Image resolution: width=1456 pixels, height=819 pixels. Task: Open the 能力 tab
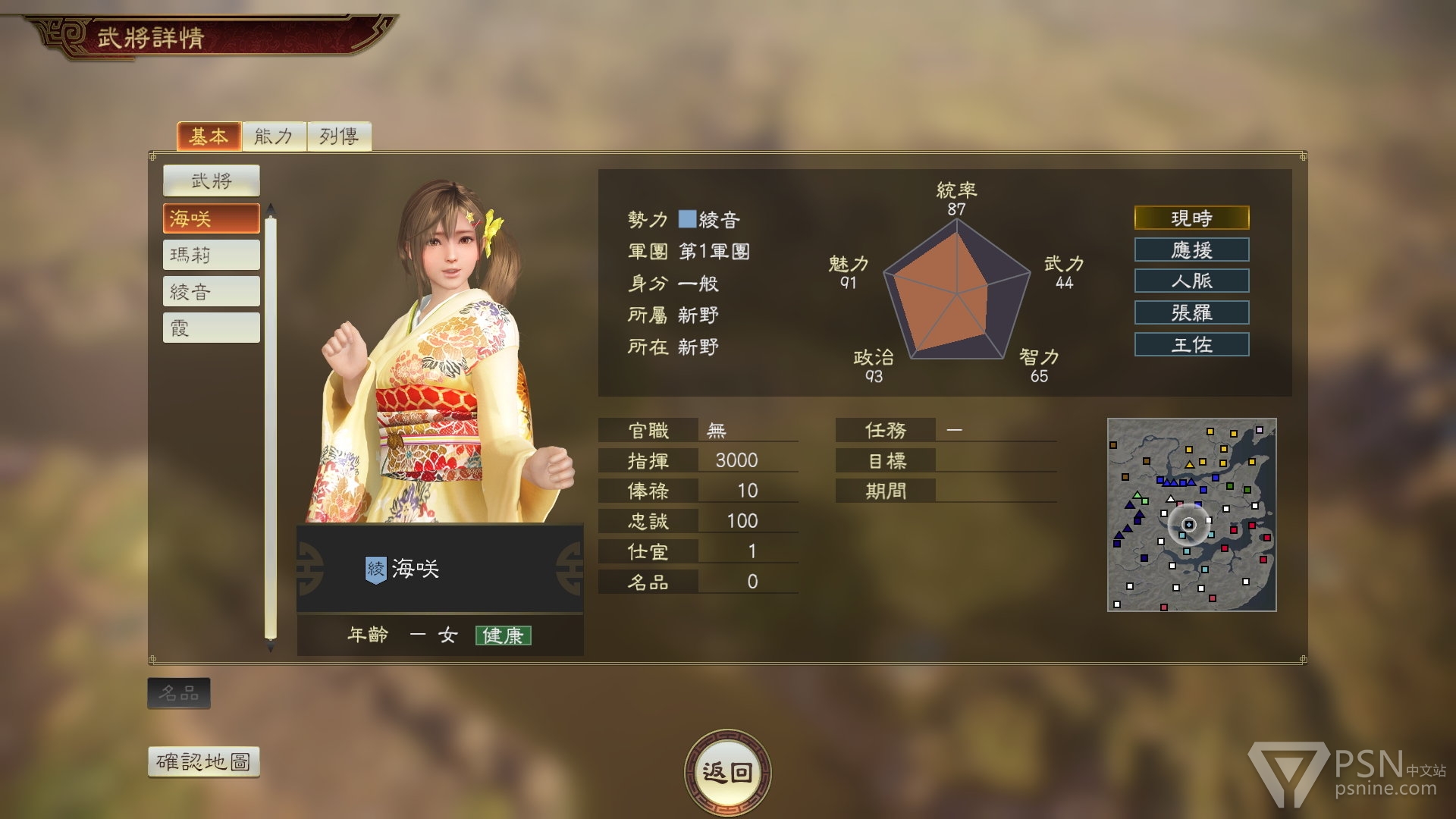point(274,136)
